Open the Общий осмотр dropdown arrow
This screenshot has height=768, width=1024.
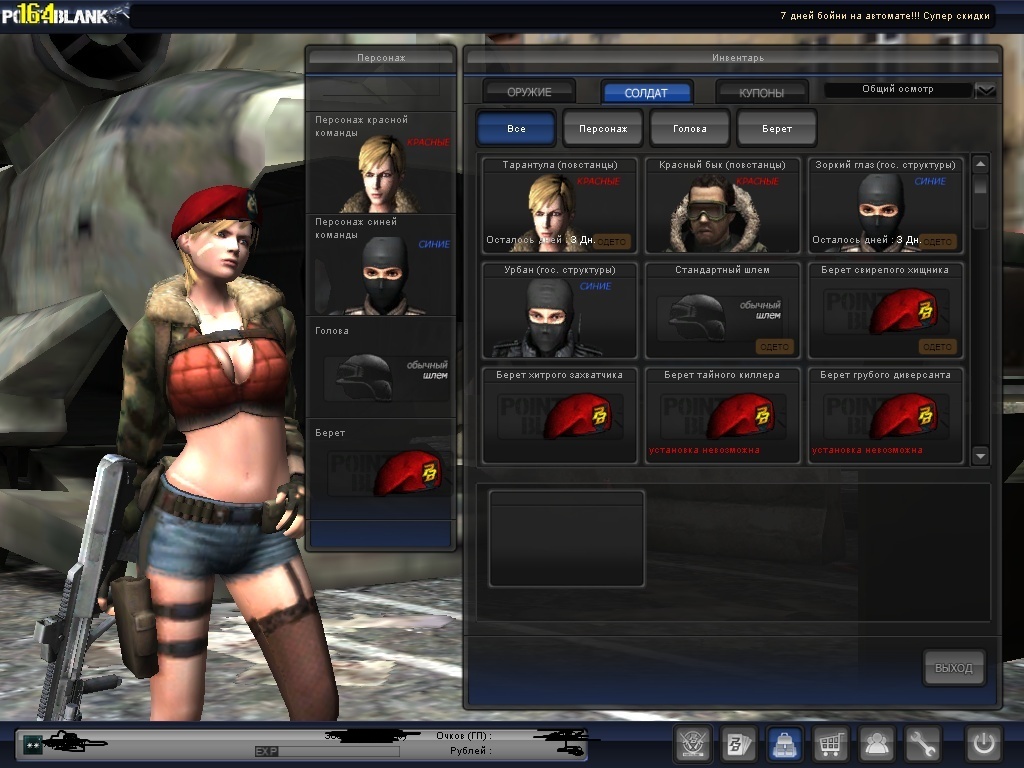pyautogui.click(x=986, y=90)
